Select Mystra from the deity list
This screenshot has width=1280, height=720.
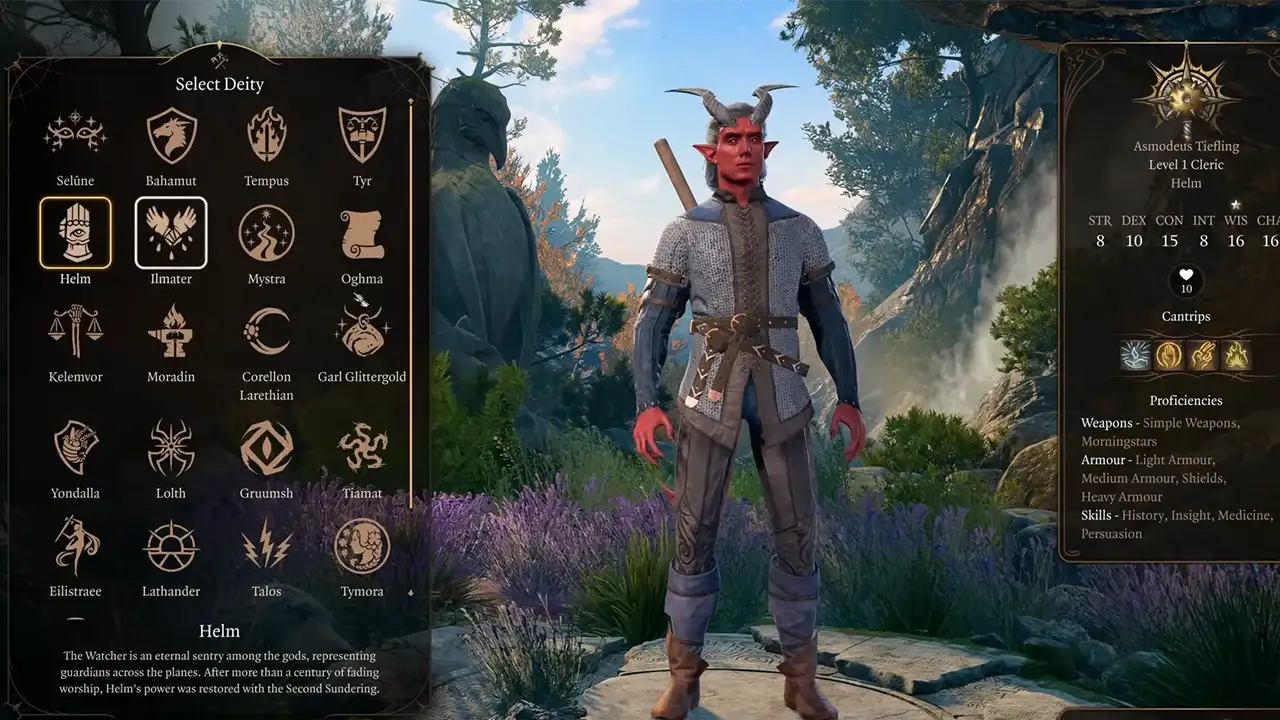tap(266, 233)
